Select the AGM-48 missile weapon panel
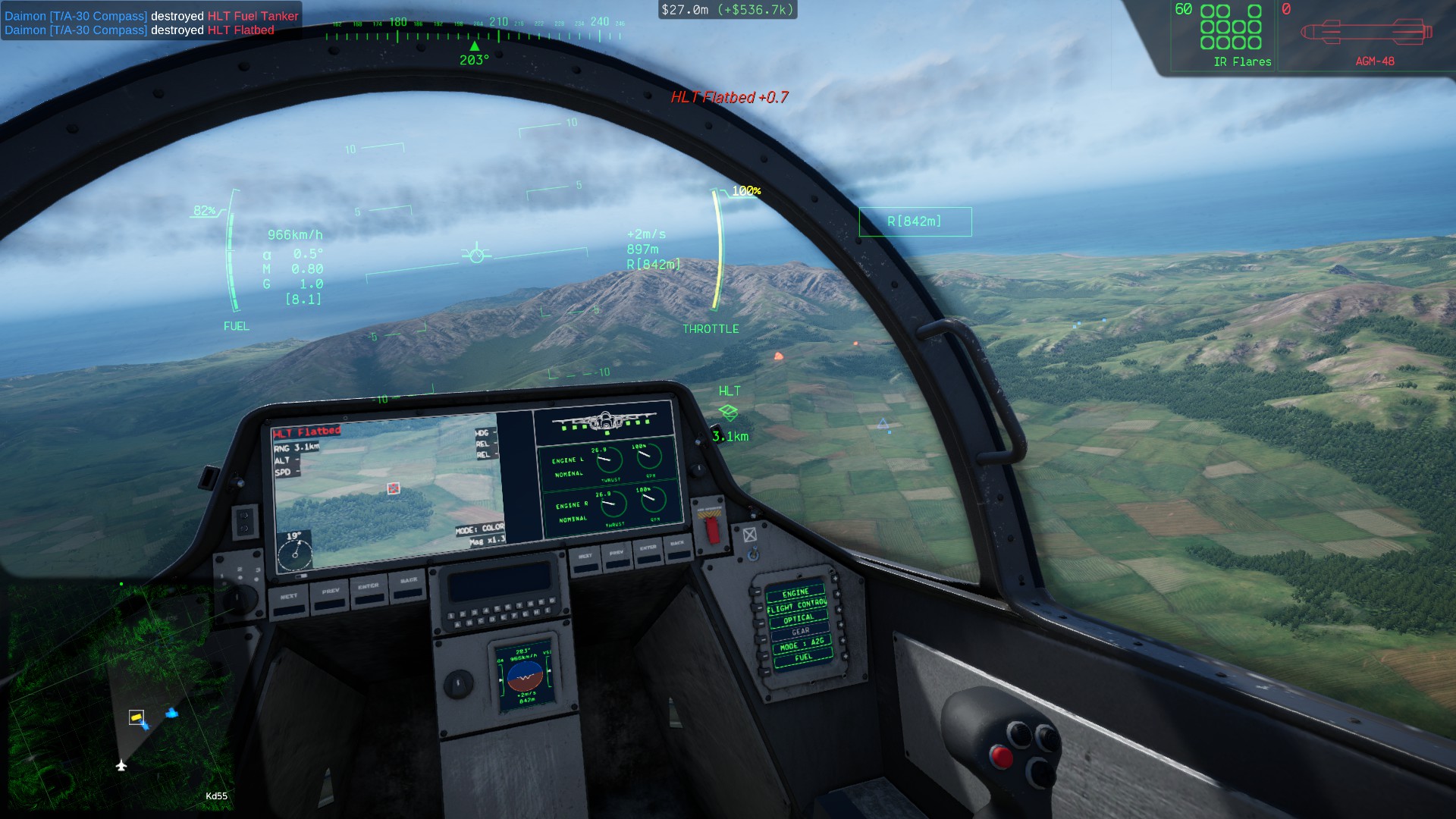Screen dimensions: 1456x819 pos(1367,36)
